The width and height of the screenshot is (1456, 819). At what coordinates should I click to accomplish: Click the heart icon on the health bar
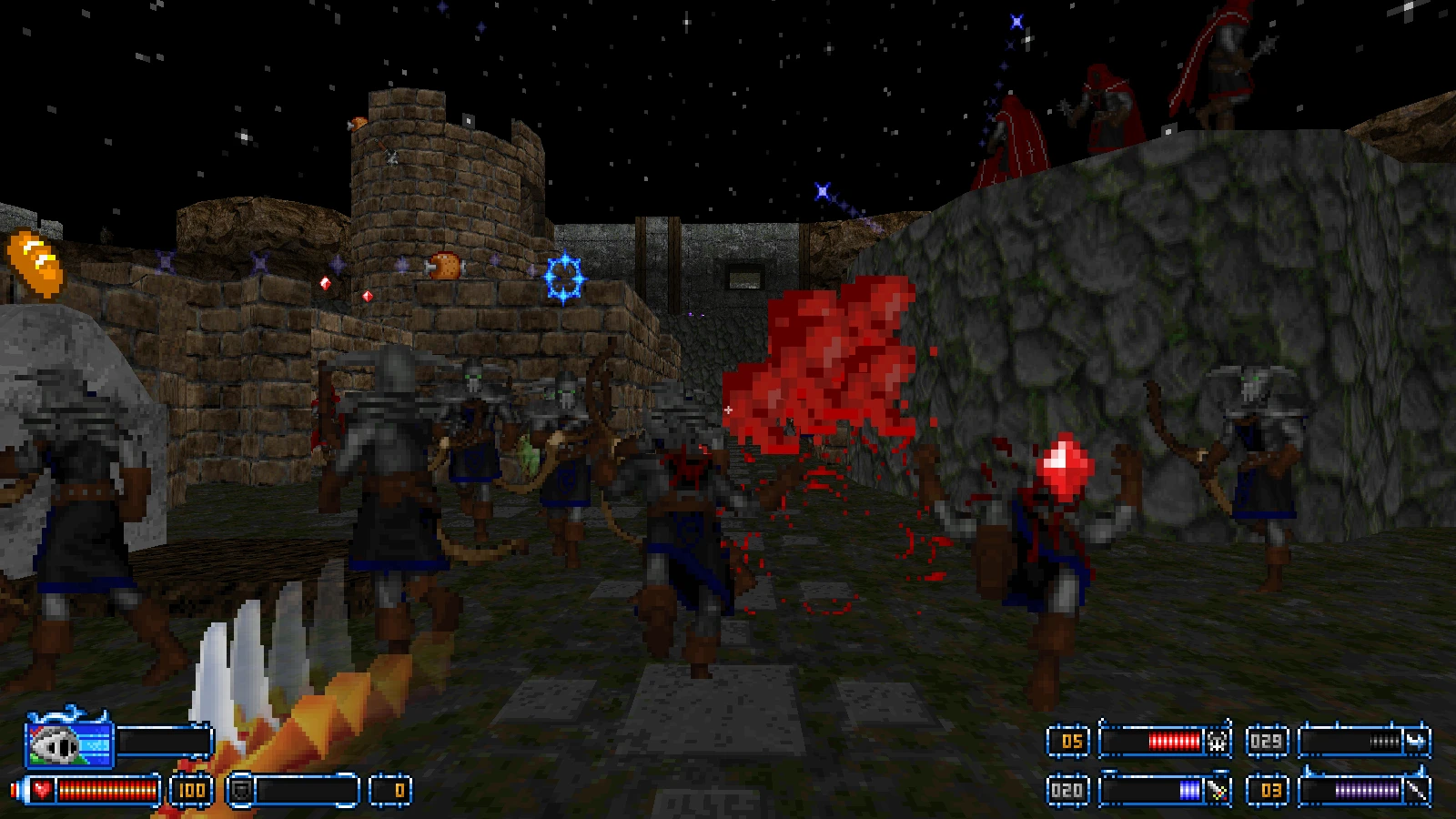(x=41, y=789)
